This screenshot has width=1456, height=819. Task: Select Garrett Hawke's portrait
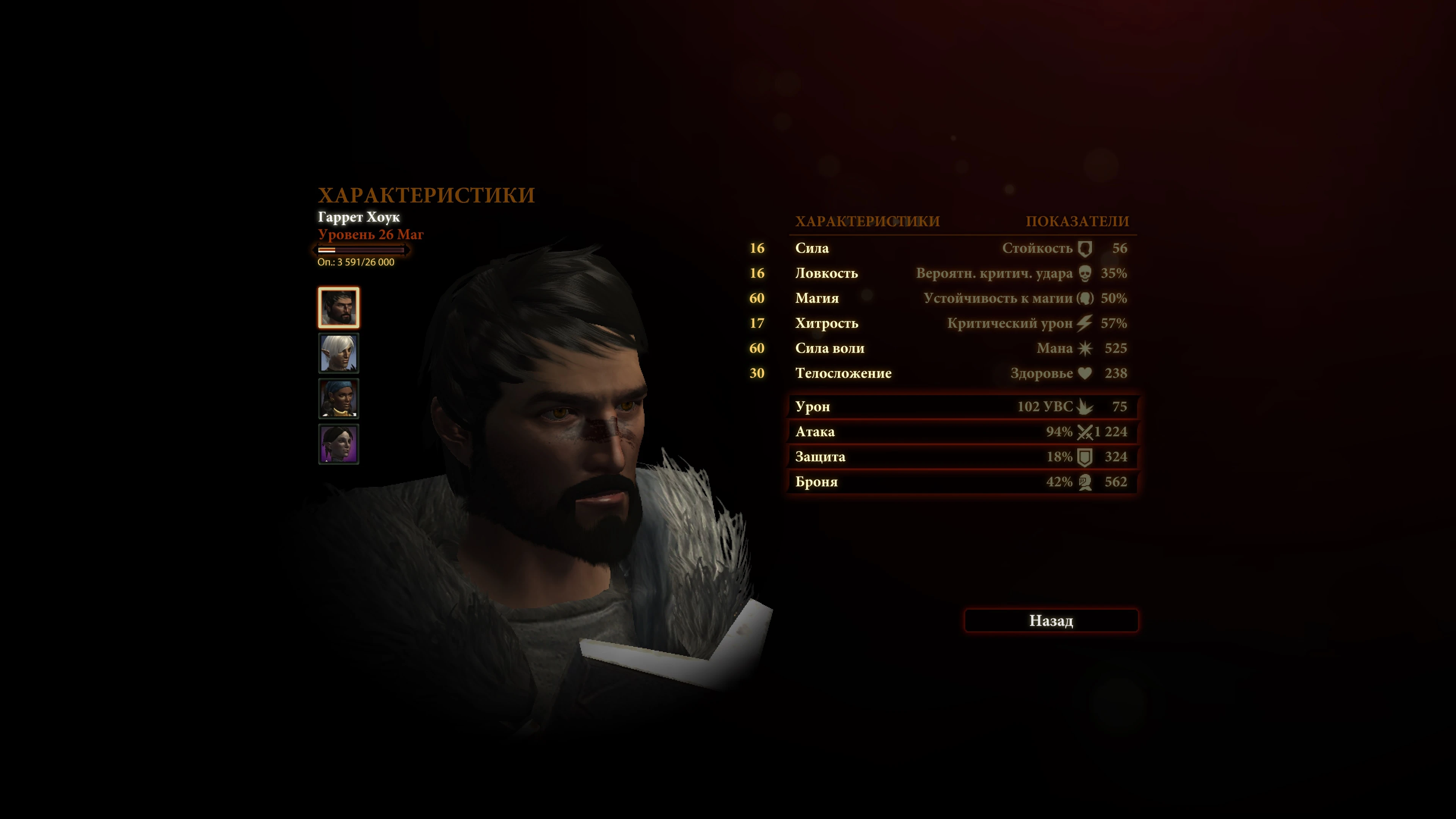(x=340, y=307)
